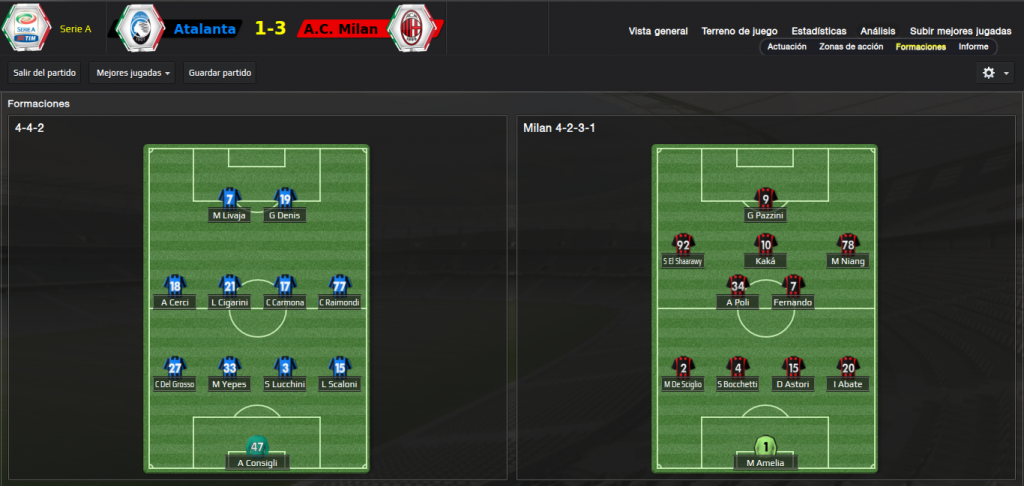The width and height of the screenshot is (1024, 486).
Task: Save the match with Guardar partido
Action: (x=220, y=73)
